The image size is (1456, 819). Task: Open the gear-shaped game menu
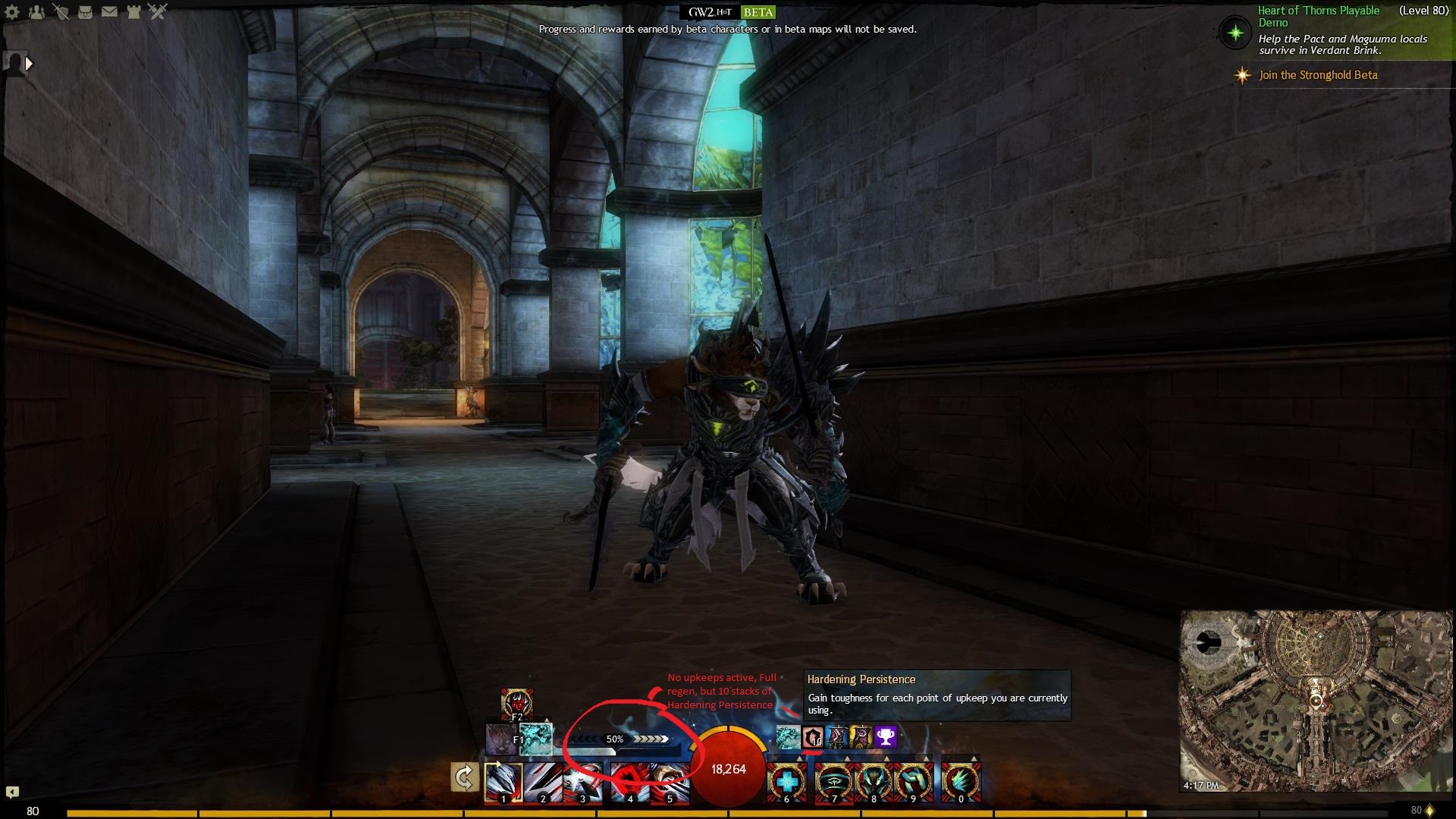[12, 12]
